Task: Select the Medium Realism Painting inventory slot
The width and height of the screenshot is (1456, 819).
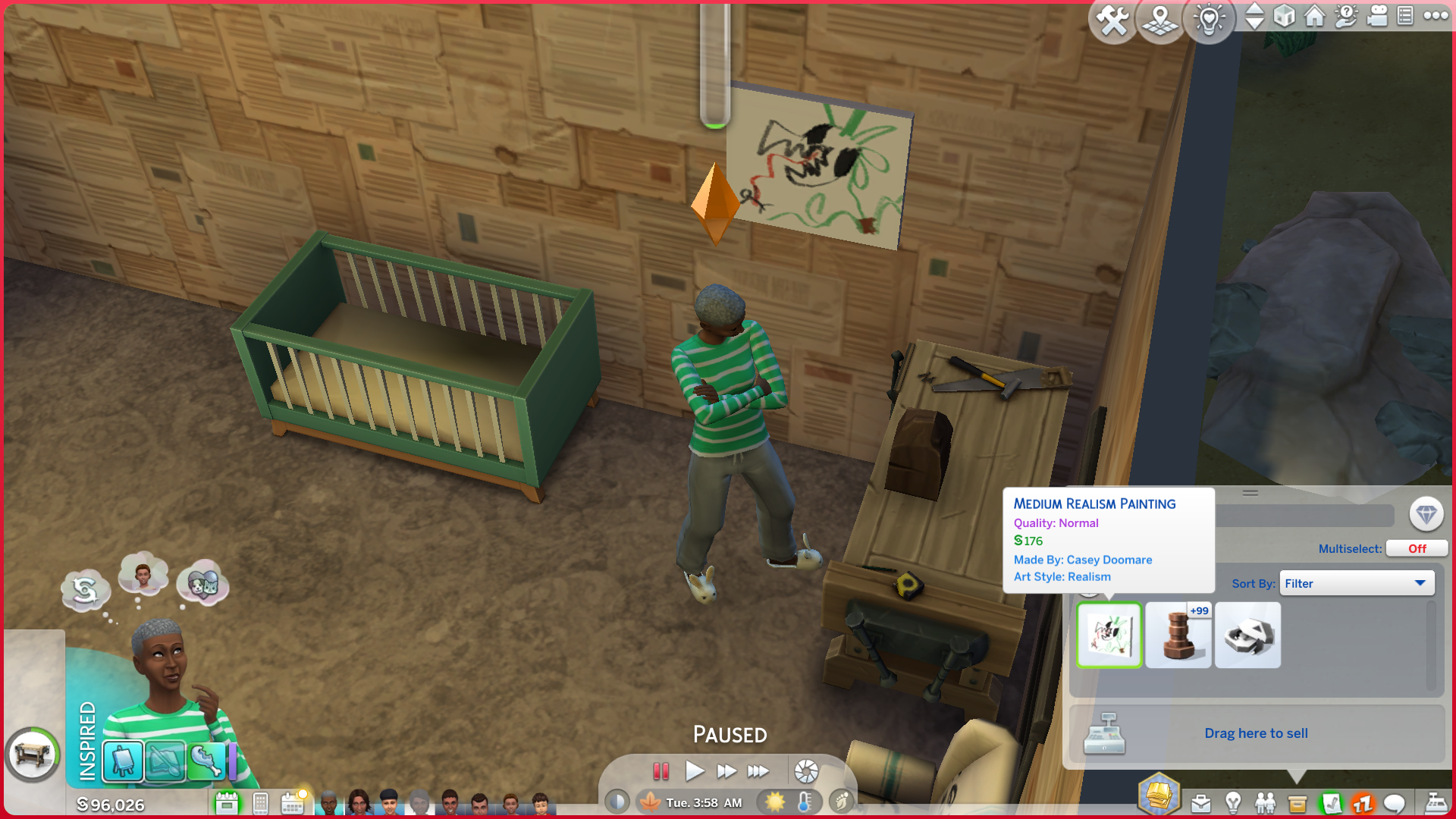Action: click(x=1109, y=635)
